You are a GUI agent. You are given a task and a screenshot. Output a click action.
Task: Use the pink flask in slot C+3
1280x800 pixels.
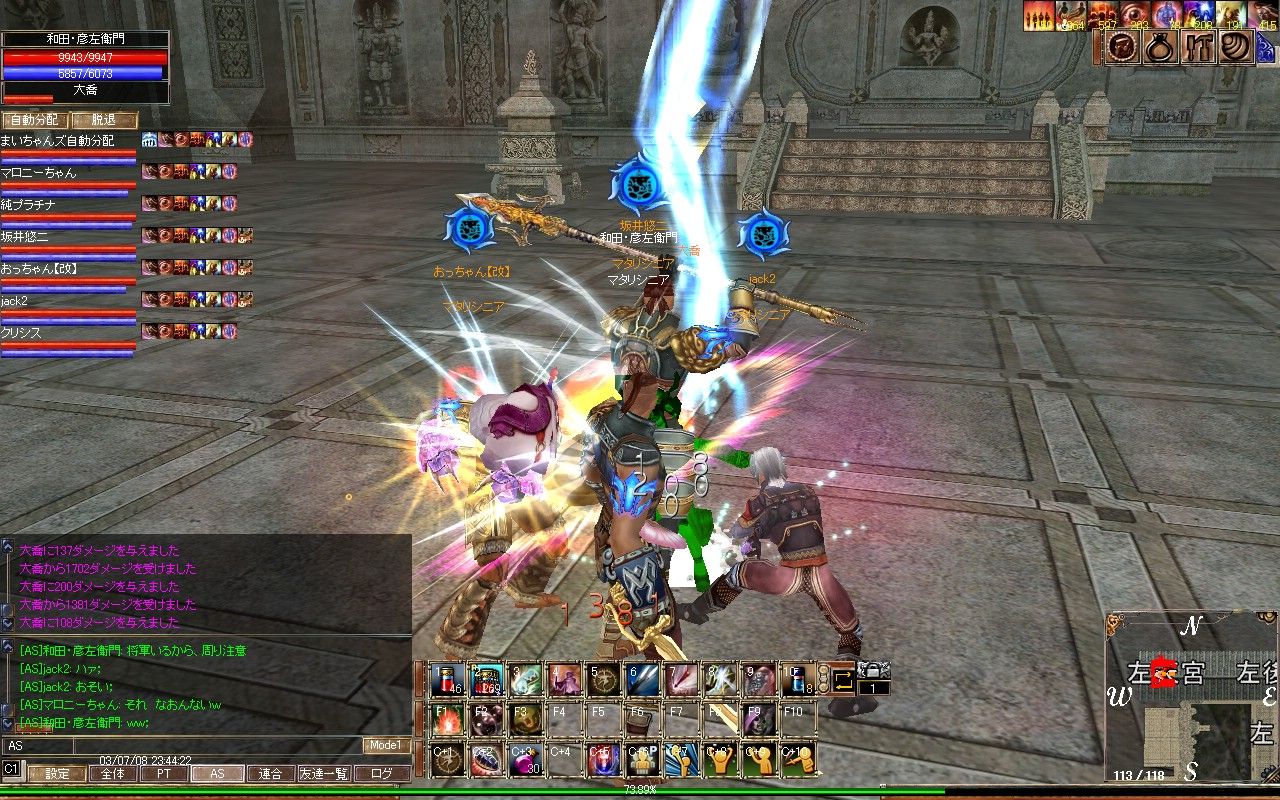tap(525, 759)
